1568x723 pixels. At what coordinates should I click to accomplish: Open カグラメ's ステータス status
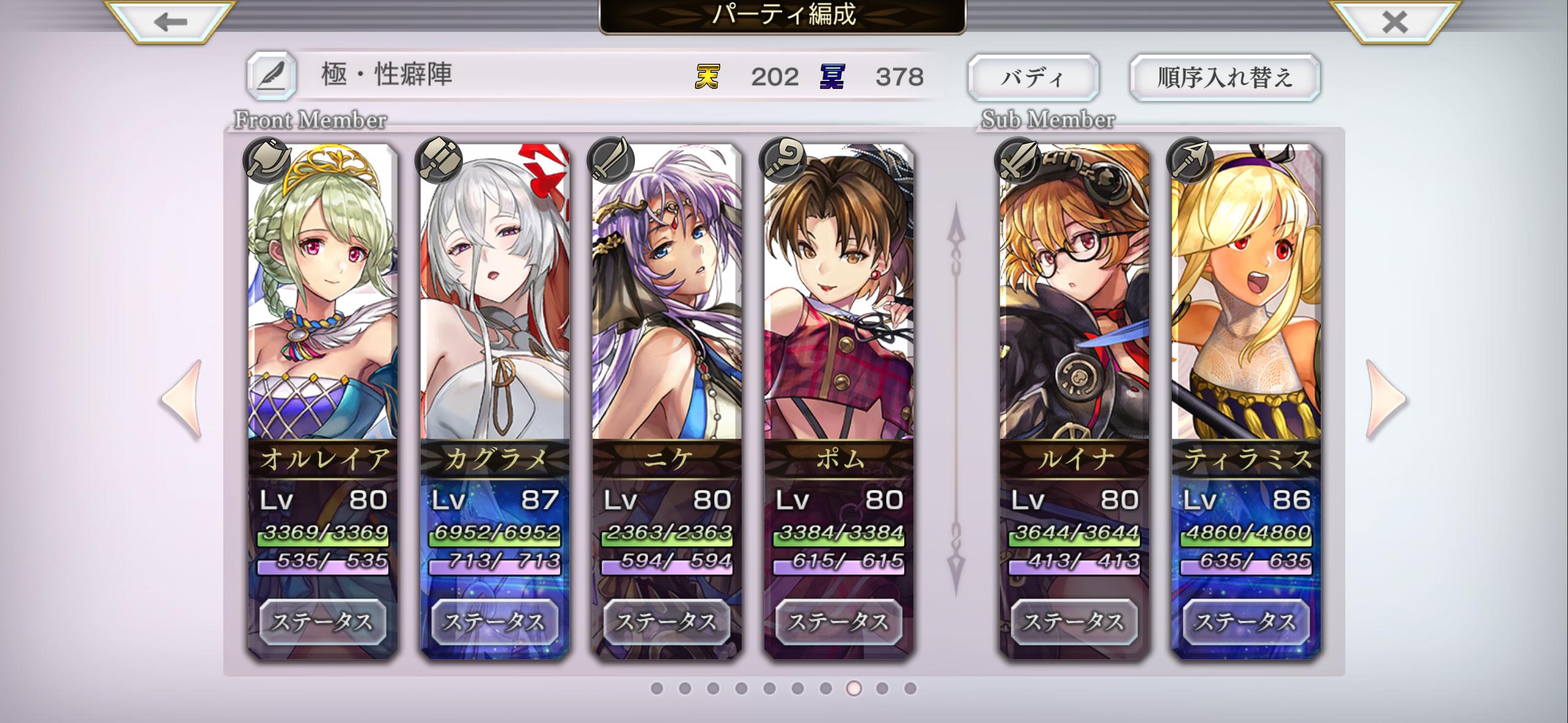click(494, 622)
